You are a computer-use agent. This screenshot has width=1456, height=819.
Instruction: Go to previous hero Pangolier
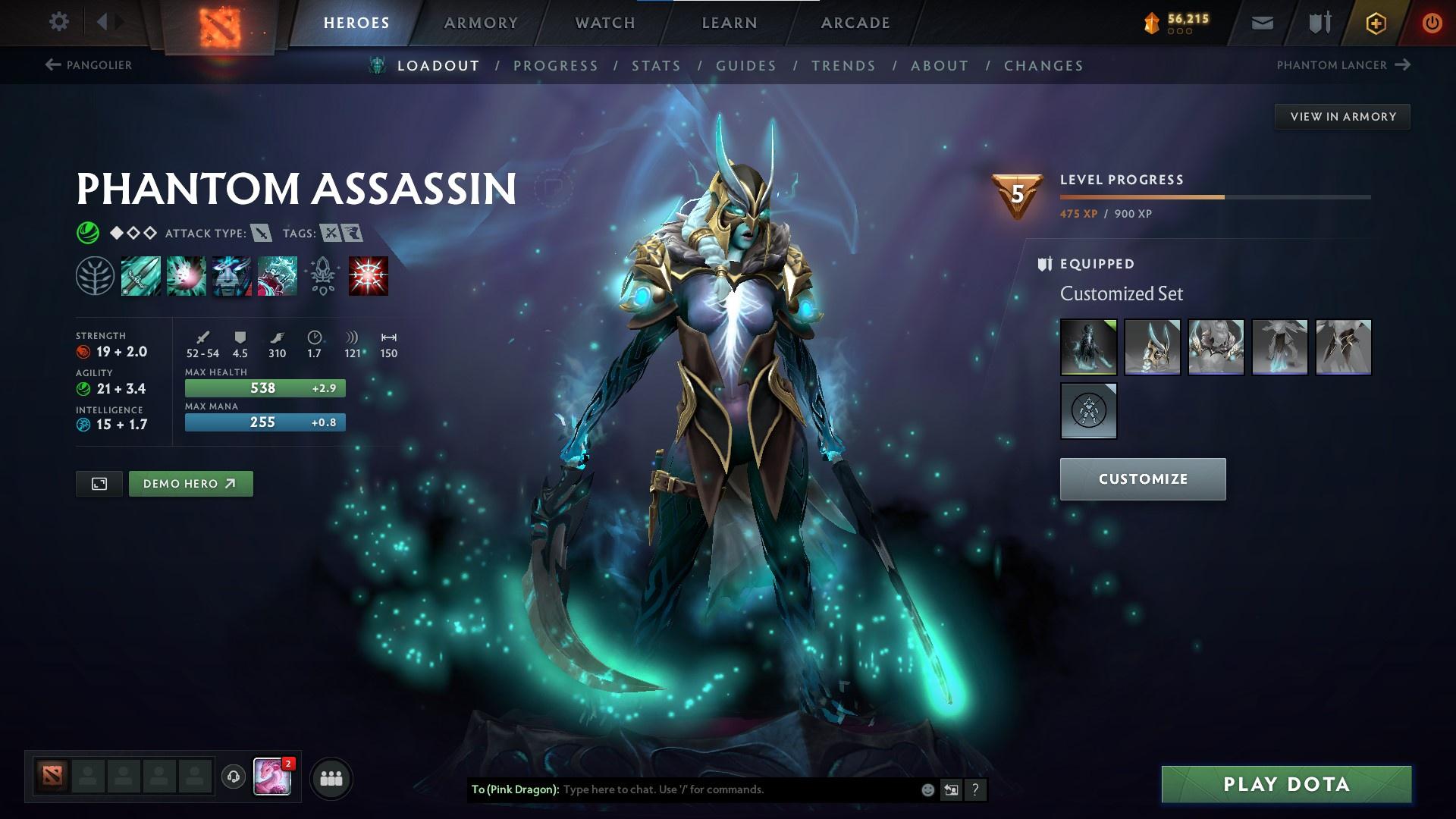click(89, 65)
